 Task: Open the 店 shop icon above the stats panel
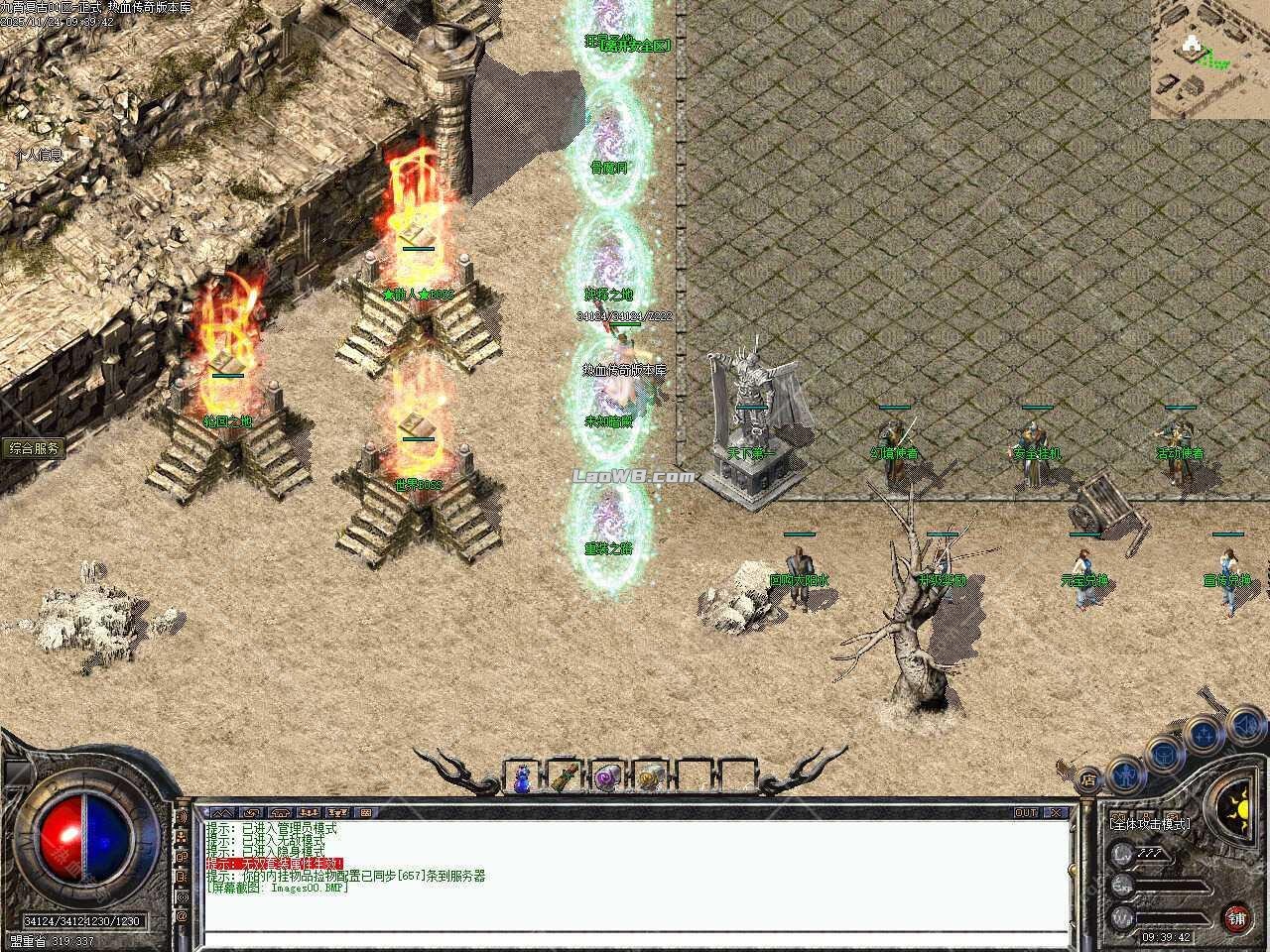[1088, 778]
